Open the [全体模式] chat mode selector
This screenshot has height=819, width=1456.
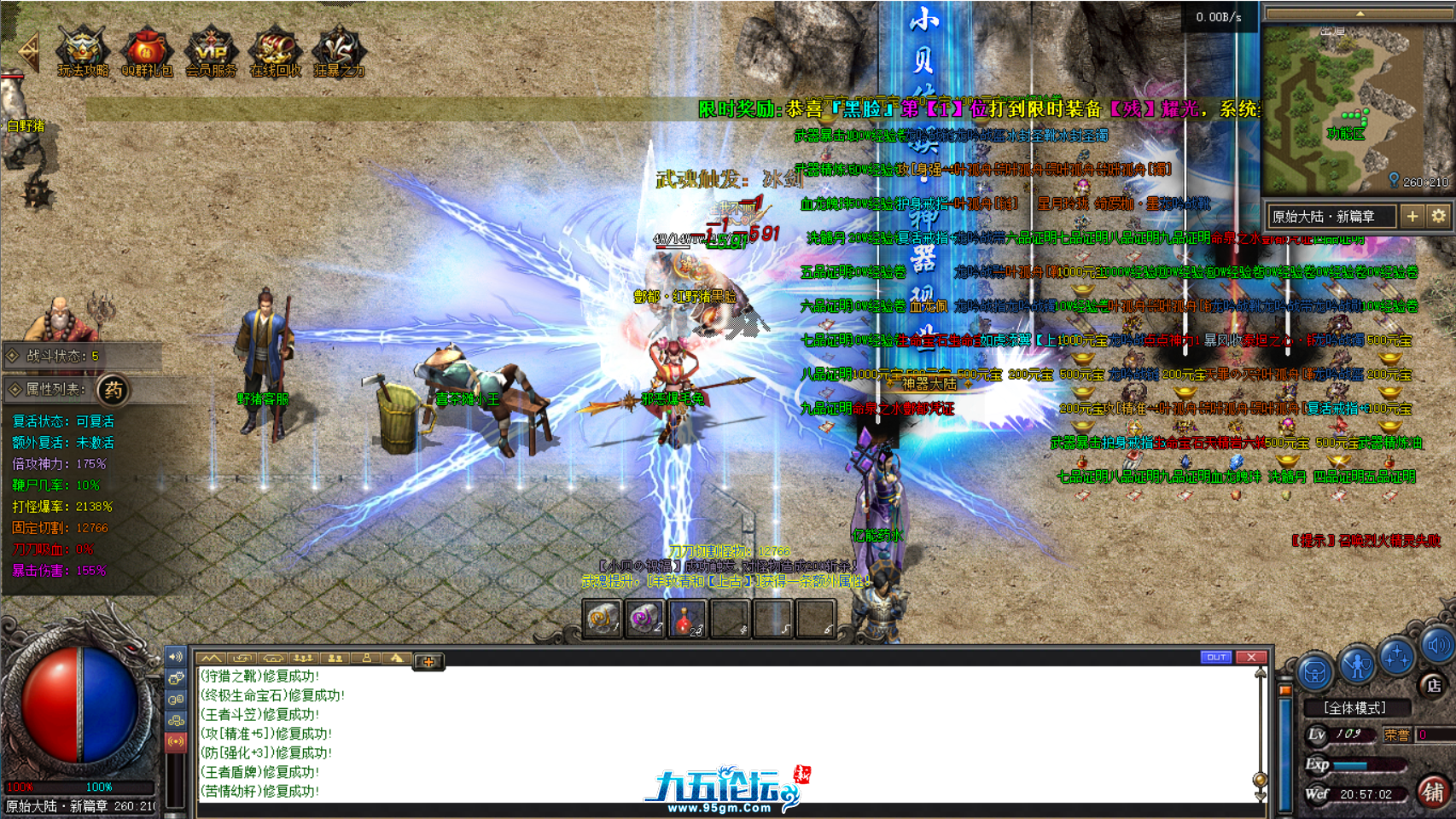pos(1358,707)
